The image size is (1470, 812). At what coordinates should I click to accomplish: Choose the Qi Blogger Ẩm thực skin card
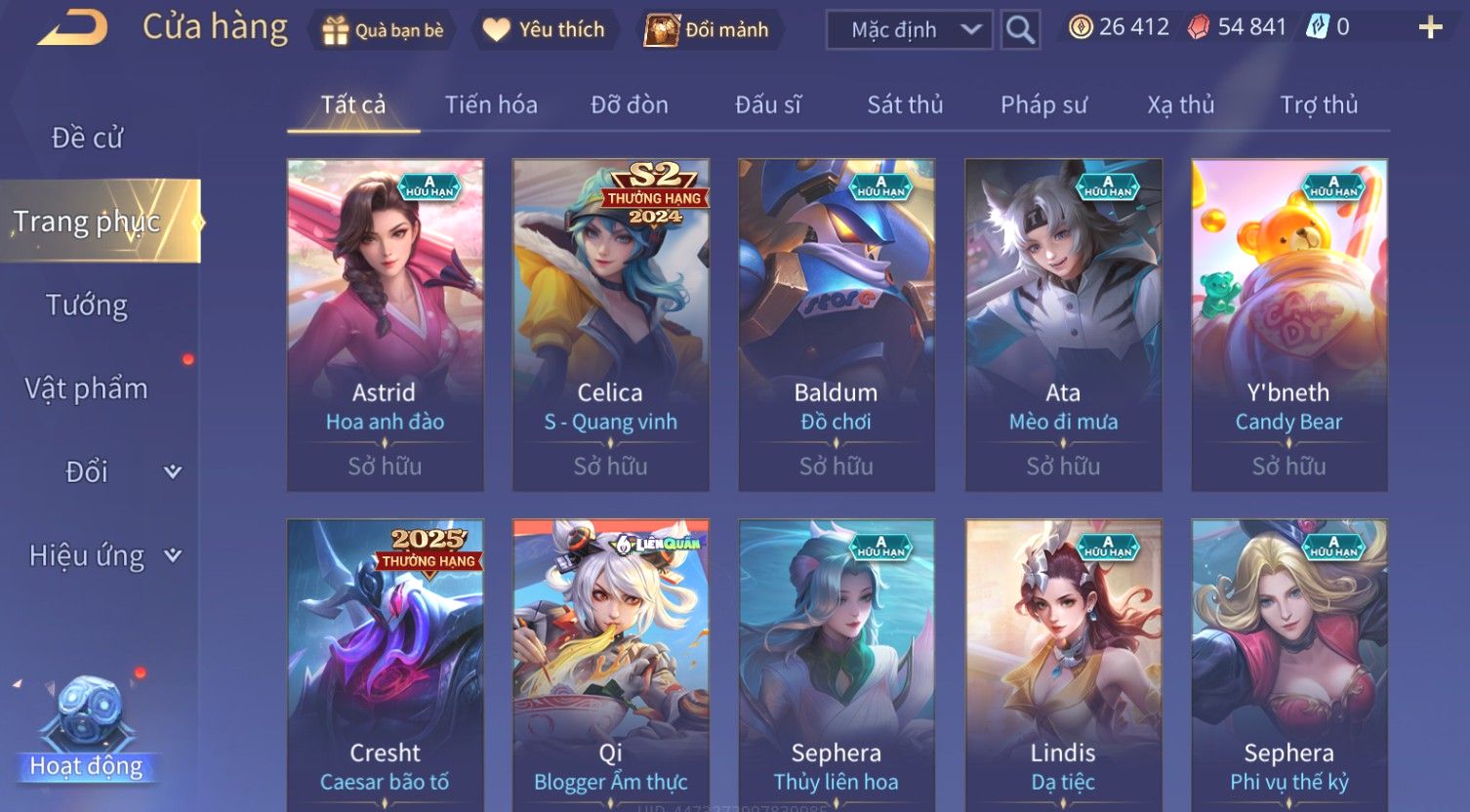pyautogui.click(x=611, y=664)
